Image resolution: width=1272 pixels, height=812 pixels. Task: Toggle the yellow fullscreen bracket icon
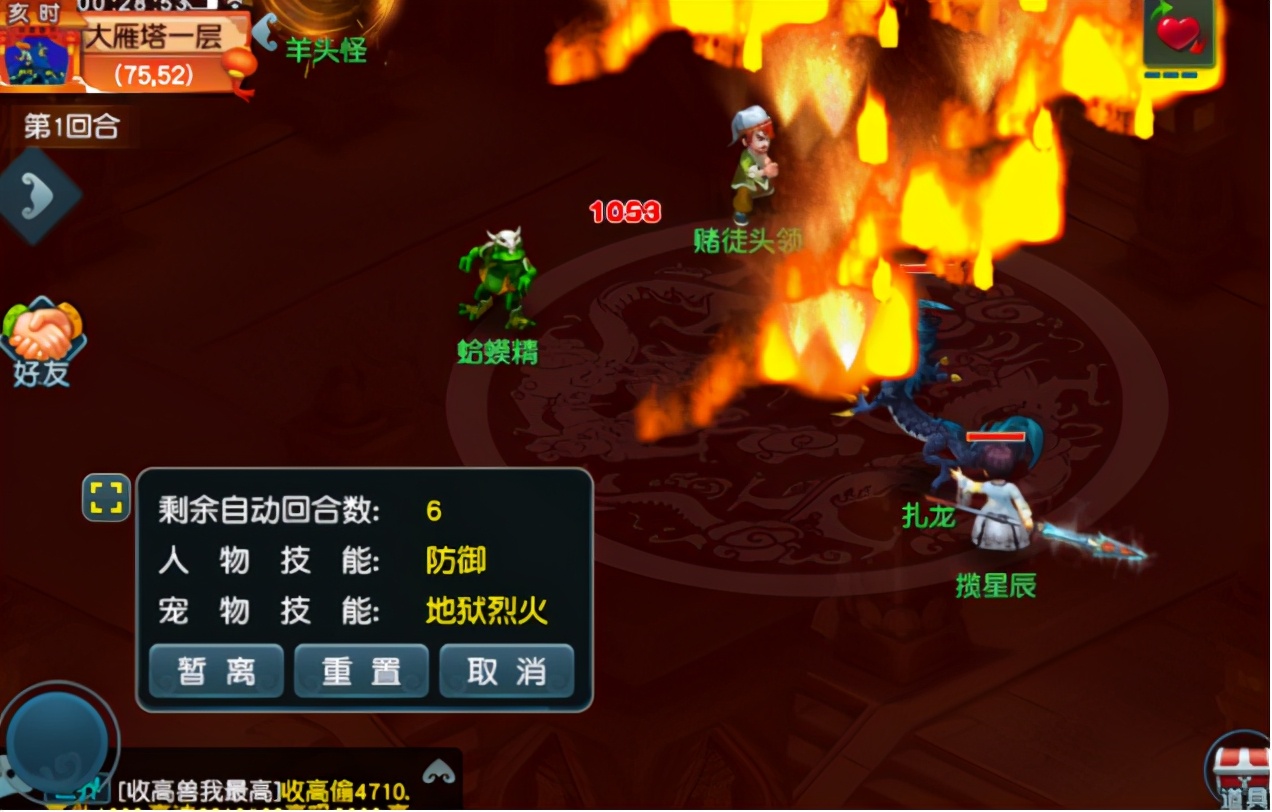(106, 497)
